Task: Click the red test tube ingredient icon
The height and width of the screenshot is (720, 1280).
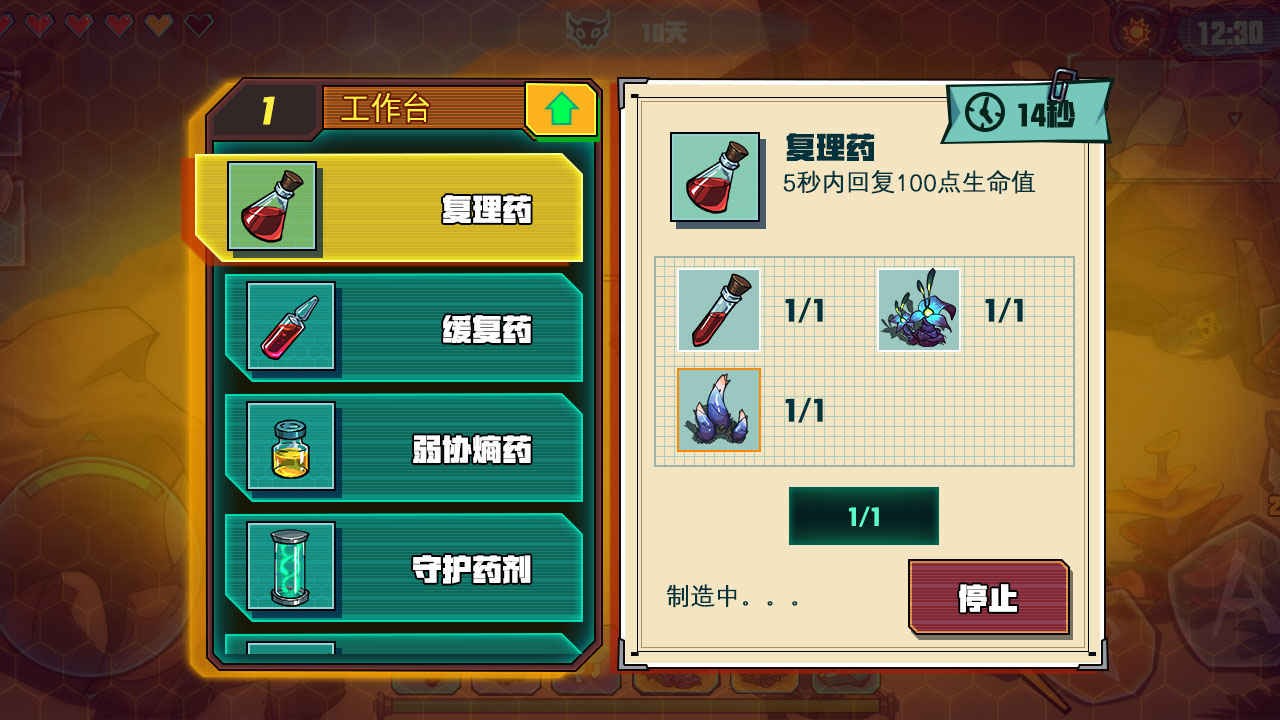Action: coord(718,310)
